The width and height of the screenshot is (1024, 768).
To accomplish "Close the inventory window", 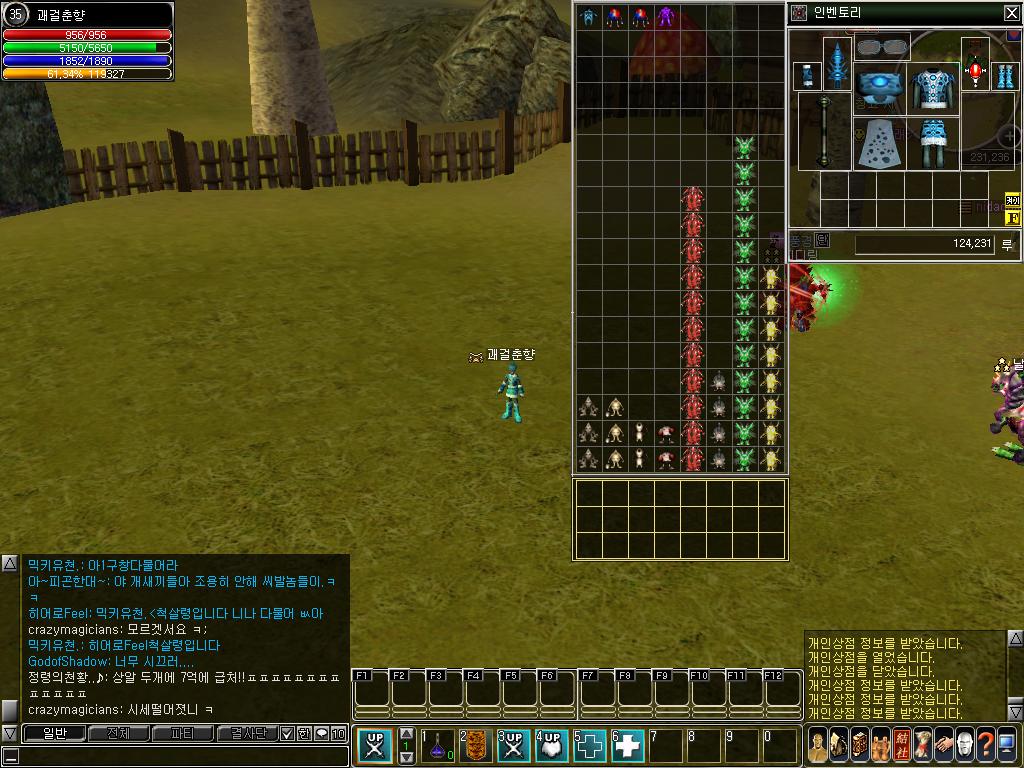I will tap(1011, 13).
